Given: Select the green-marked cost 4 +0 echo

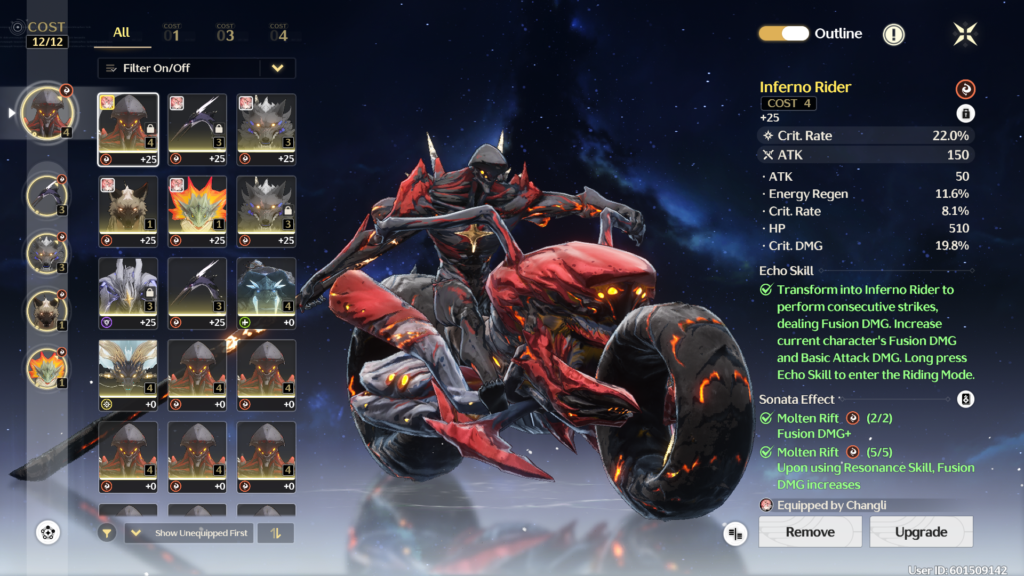Looking at the screenshot, I should tap(266, 293).
